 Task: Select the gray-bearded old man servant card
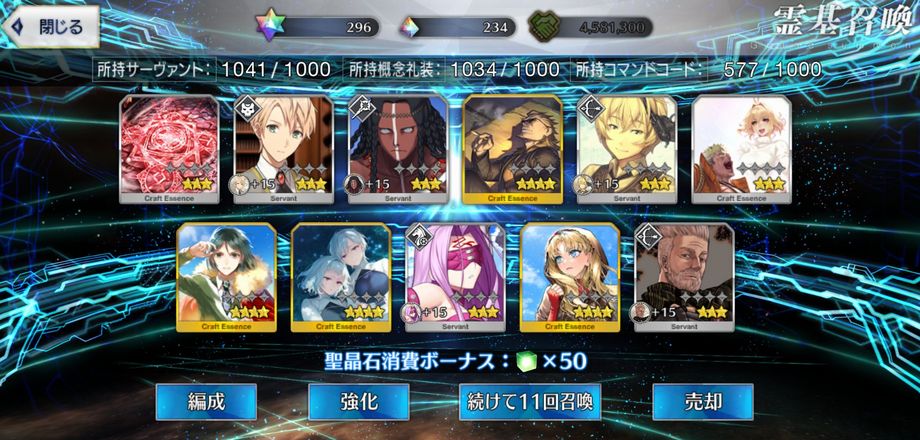(x=683, y=277)
